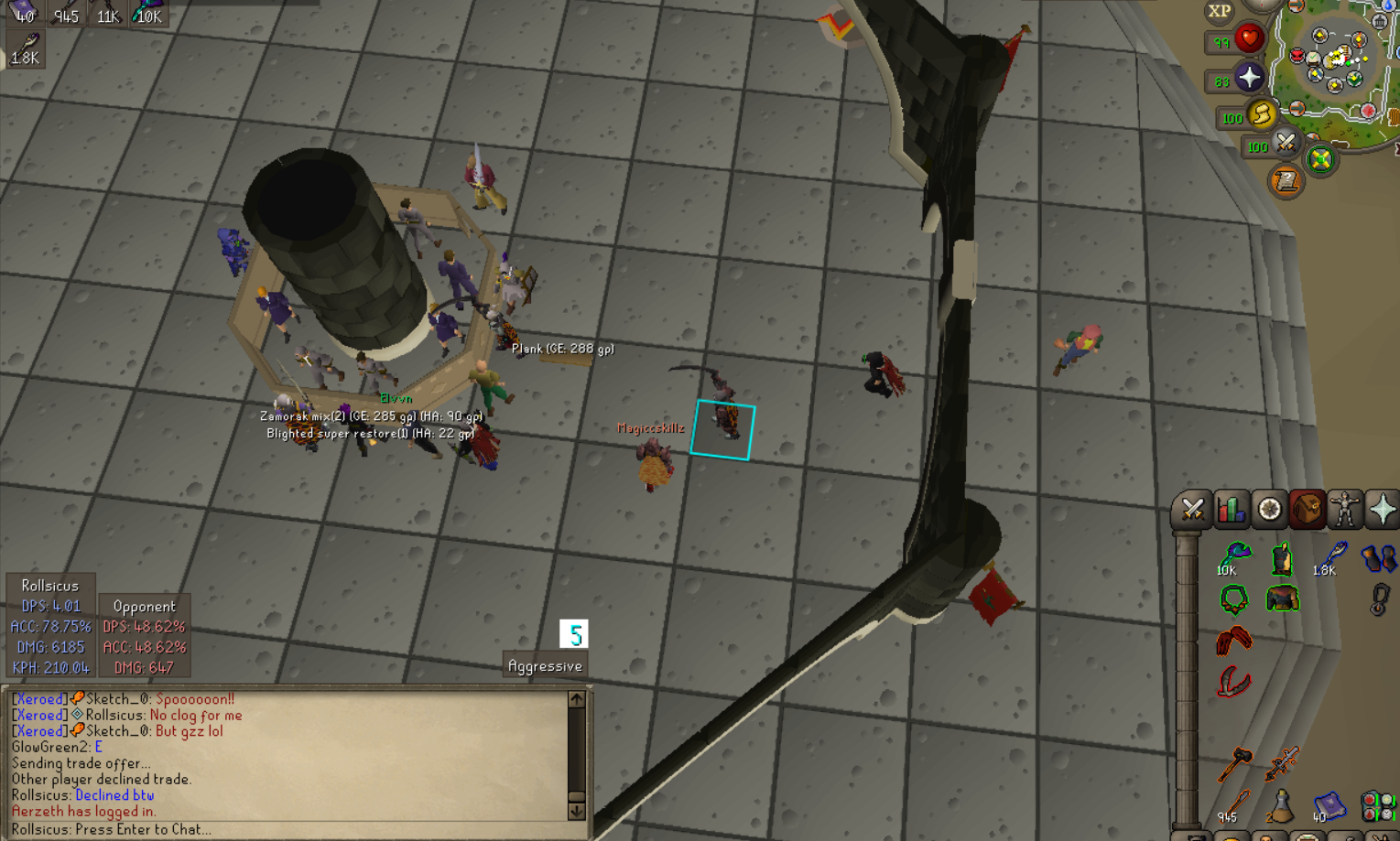Click the Hitpoints heart orb

point(1249,39)
